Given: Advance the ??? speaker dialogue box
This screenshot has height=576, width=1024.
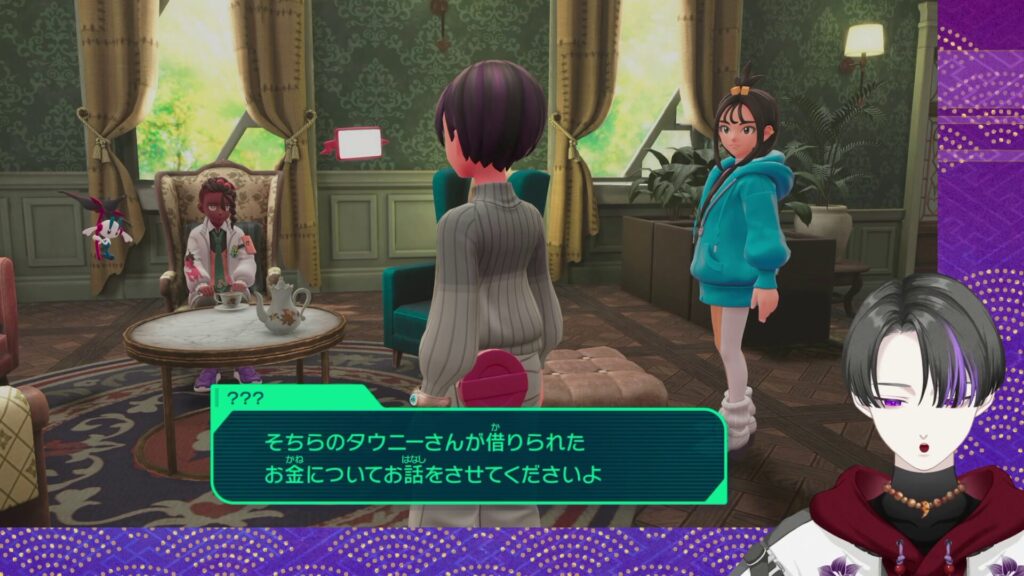Looking at the screenshot, I should [x=468, y=455].
